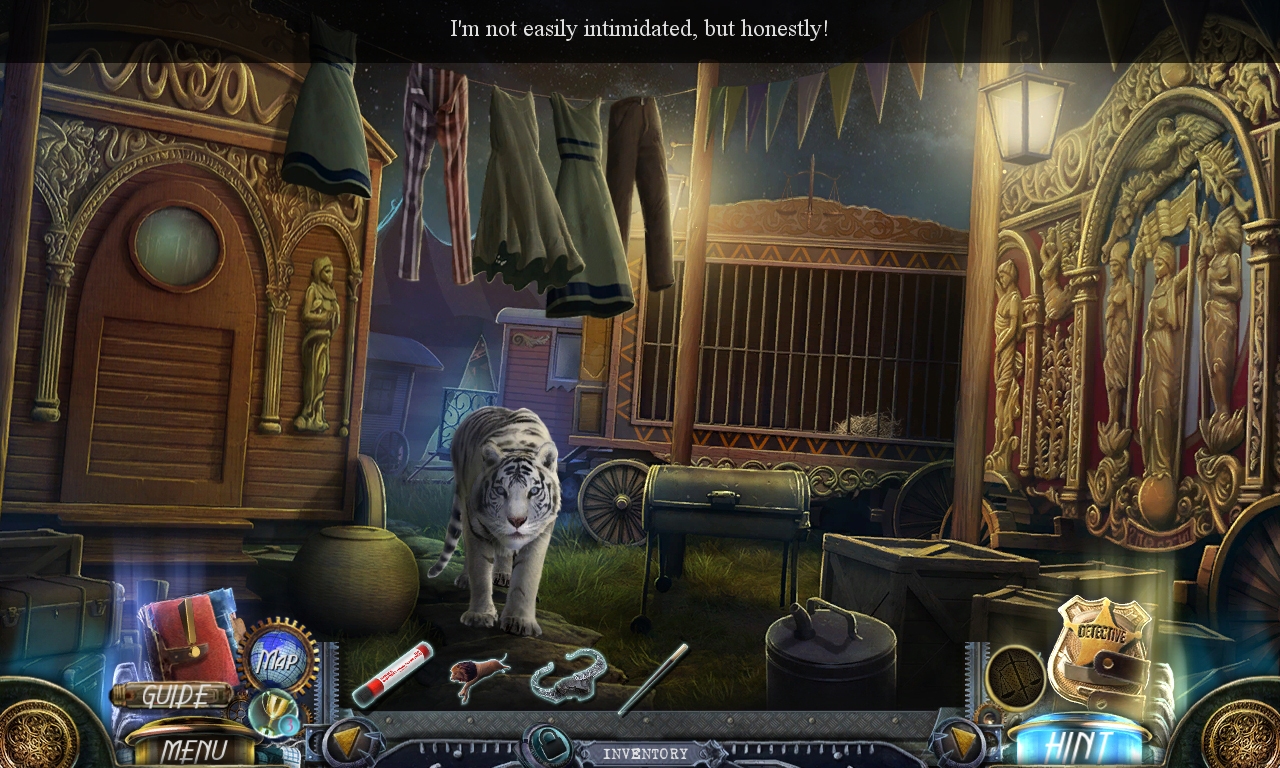Screen dimensions: 1280x768
Task: Click the scales-of-justice medallion near Hint
Action: [x=1017, y=678]
